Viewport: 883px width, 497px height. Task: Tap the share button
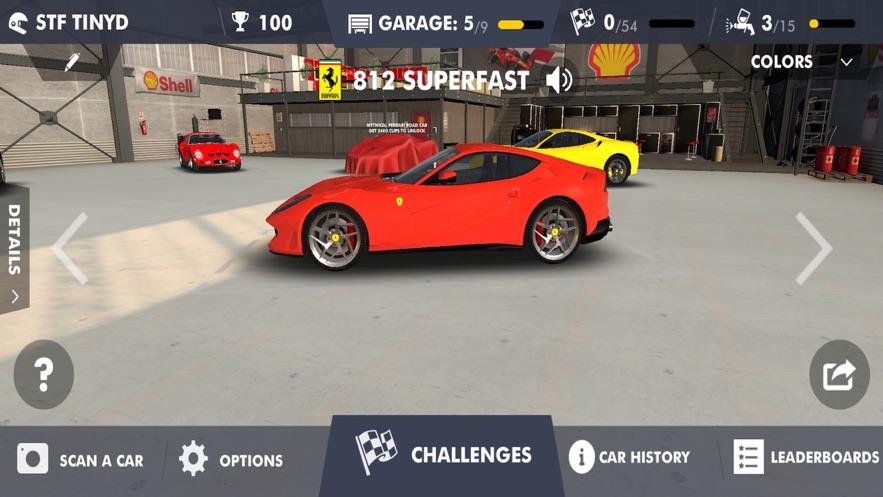tap(838, 374)
